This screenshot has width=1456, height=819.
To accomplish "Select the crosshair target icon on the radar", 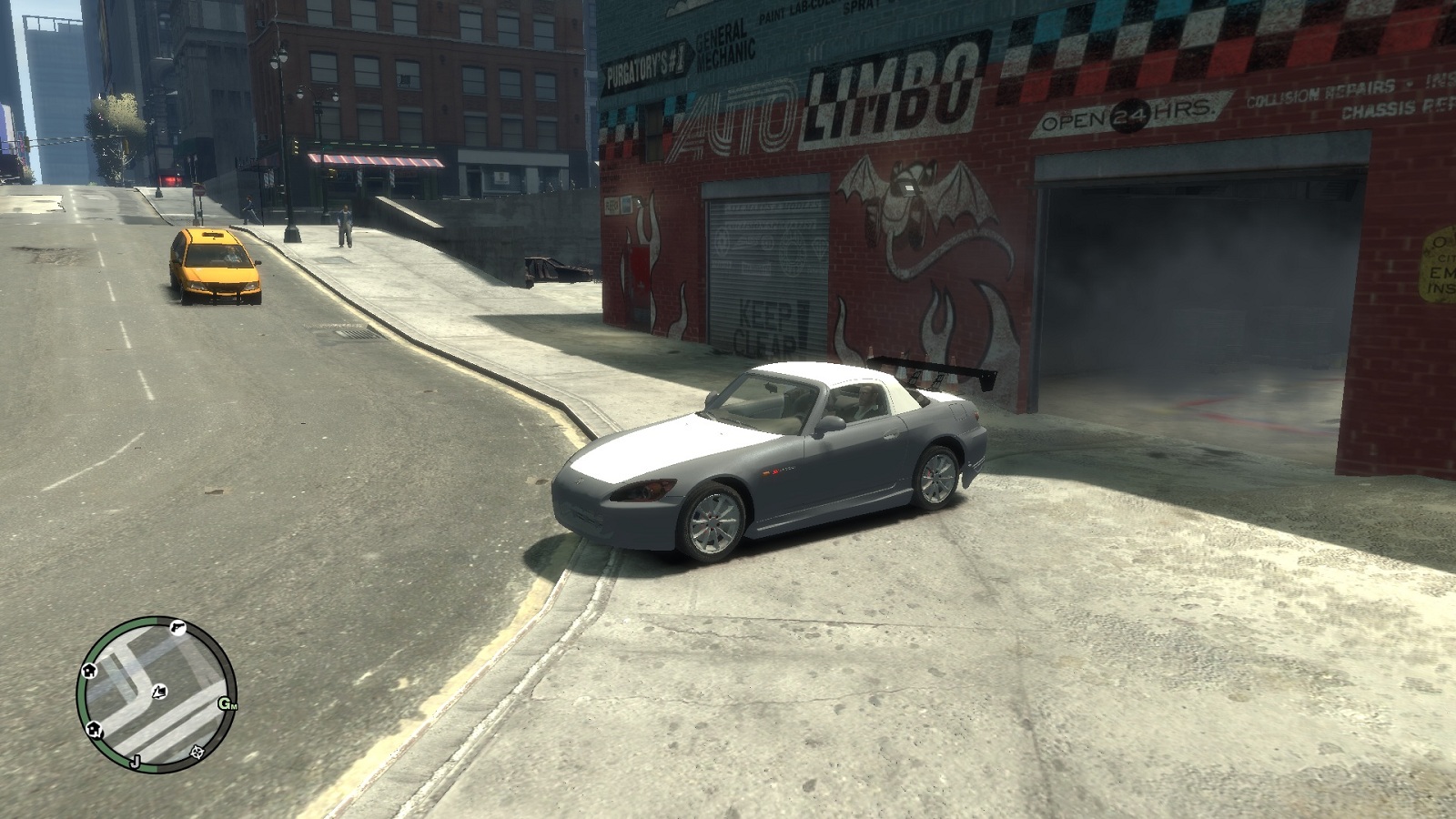I will pyautogui.click(x=197, y=753).
